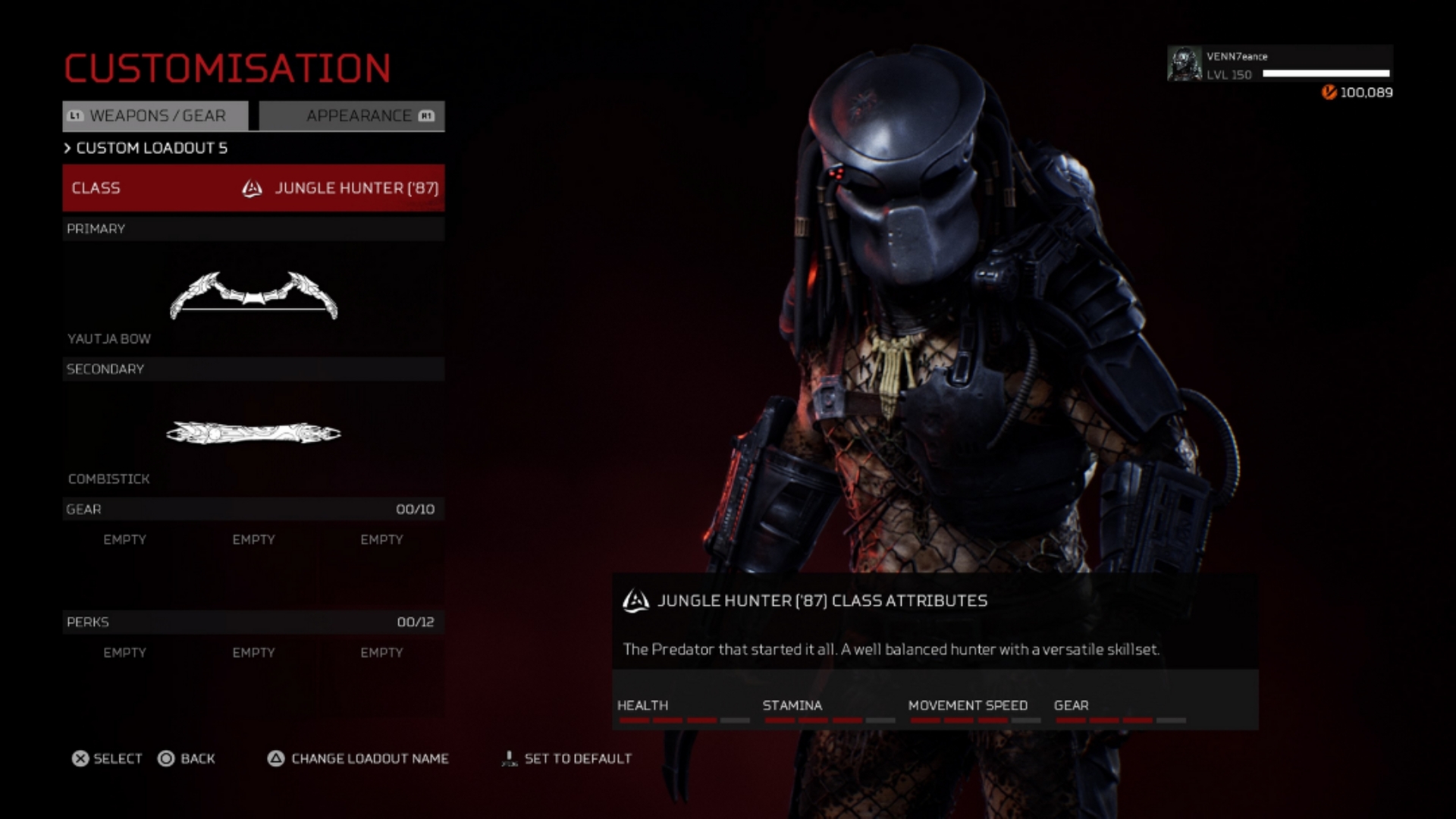Open the Appearance tab
The width and height of the screenshot is (1456, 819).
click(x=353, y=116)
